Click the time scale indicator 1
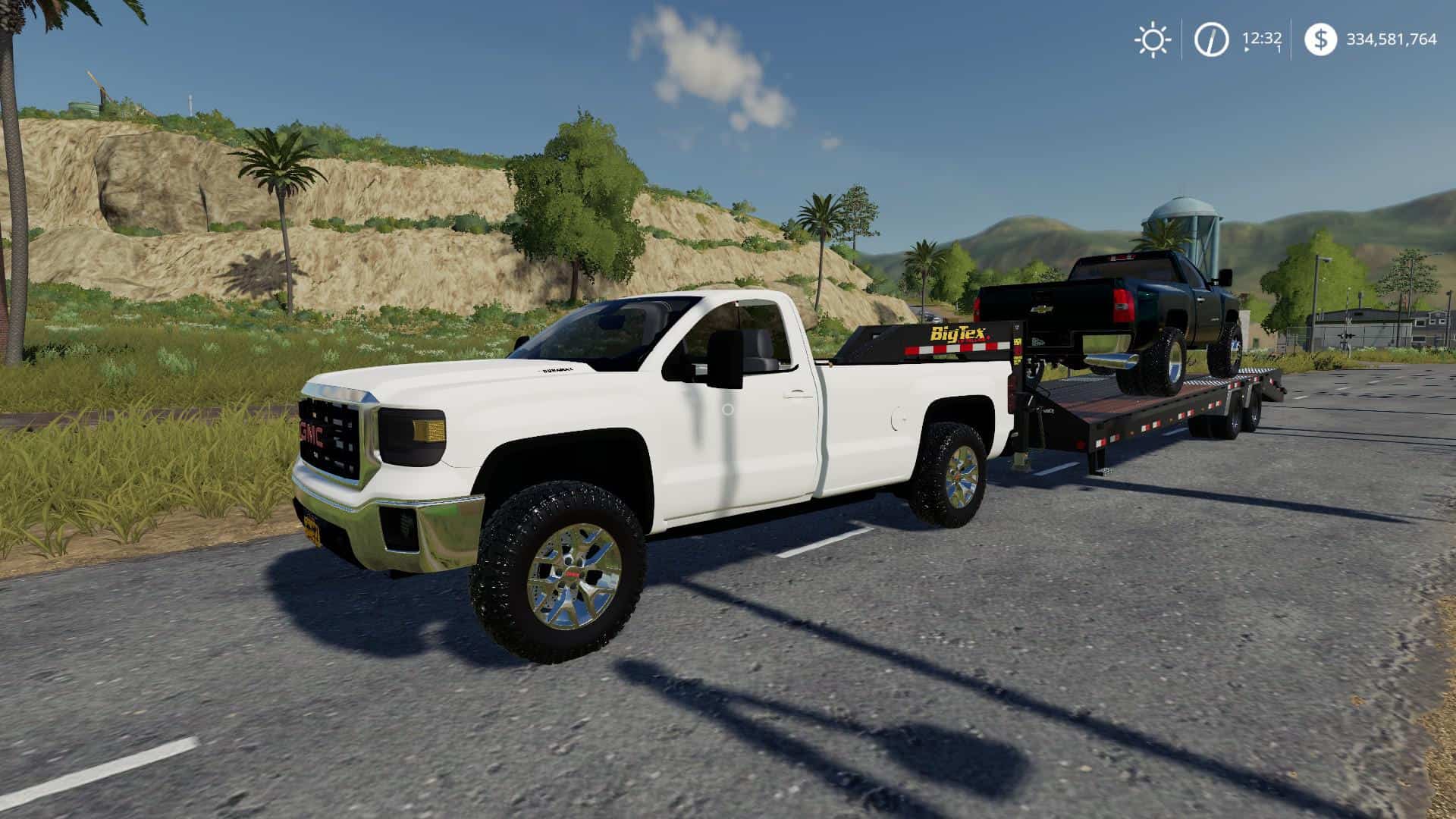 click(x=1279, y=47)
